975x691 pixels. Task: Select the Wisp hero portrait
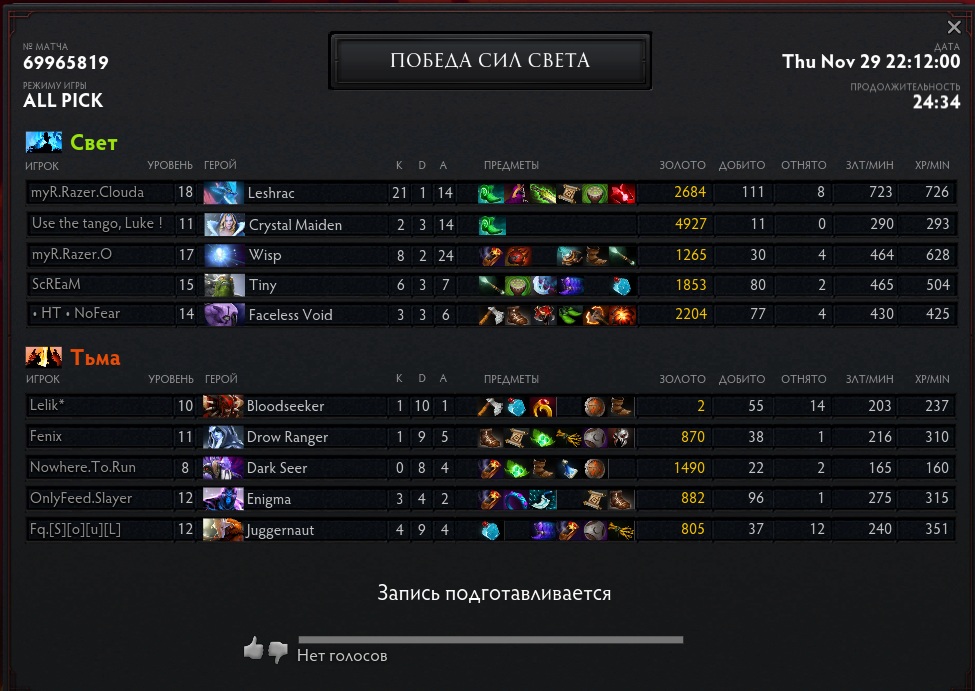point(224,255)
